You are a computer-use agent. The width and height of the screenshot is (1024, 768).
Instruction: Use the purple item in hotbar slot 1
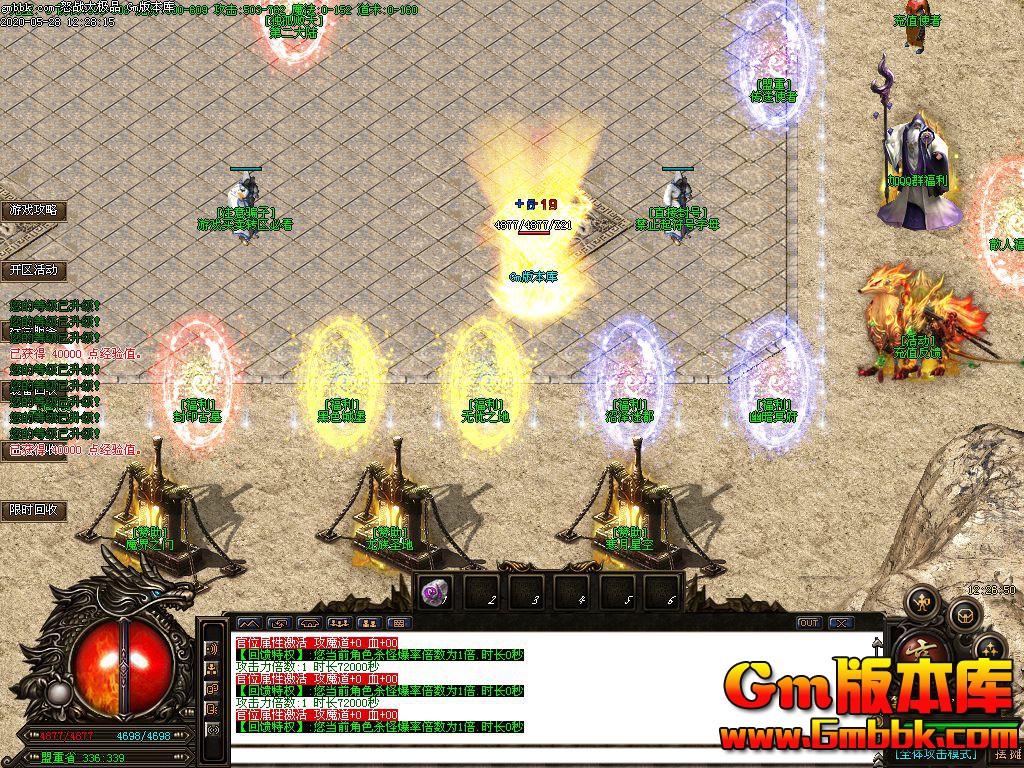coord(435,591)
